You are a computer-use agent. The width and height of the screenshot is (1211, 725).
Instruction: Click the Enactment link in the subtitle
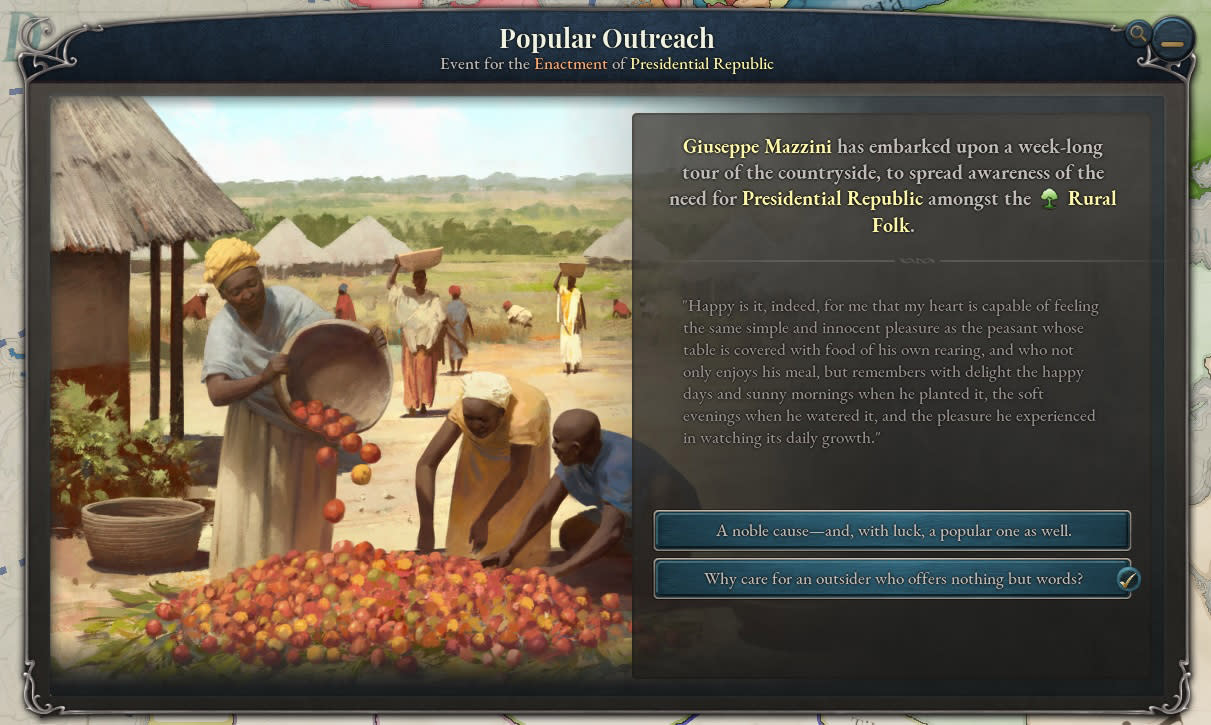click(x=570, y=64)
